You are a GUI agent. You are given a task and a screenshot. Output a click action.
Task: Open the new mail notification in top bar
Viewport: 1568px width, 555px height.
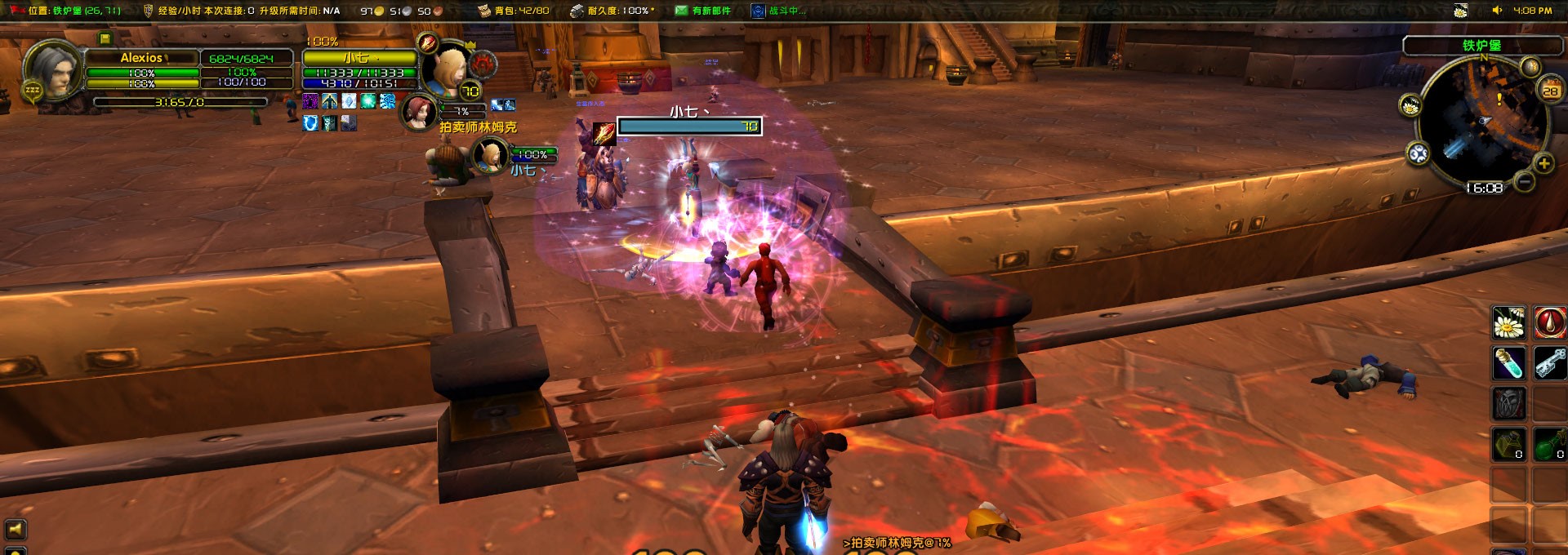click(702, 11)
